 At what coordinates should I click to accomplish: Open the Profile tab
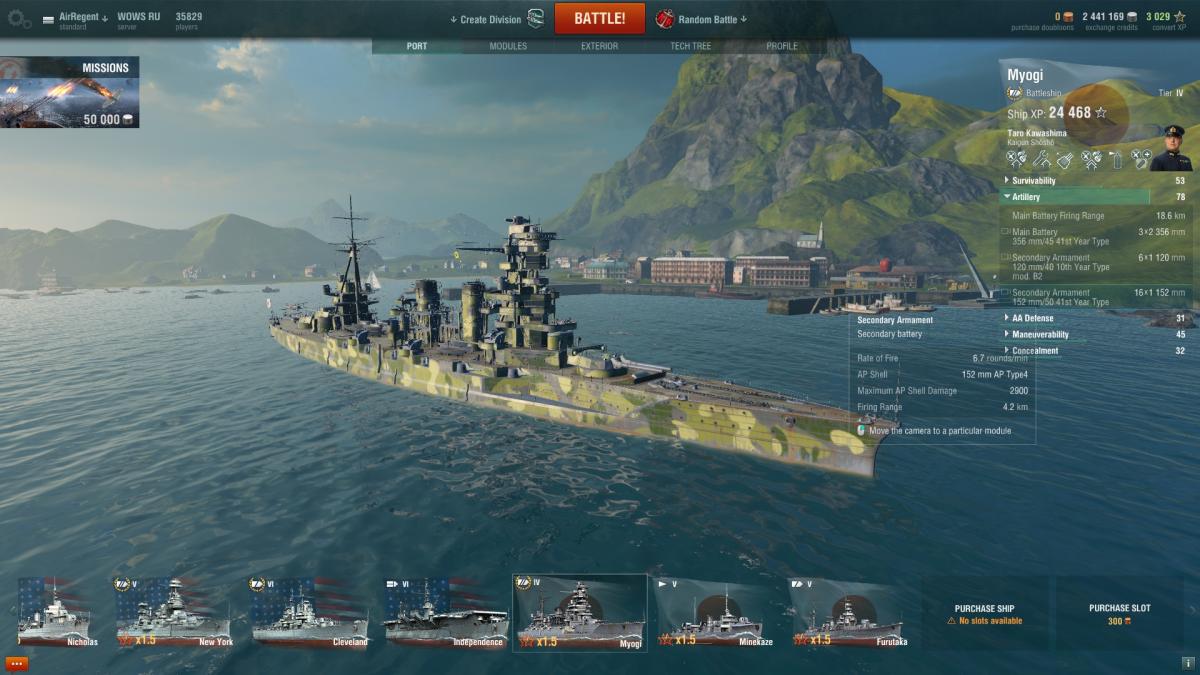click(x=782, y=46)
